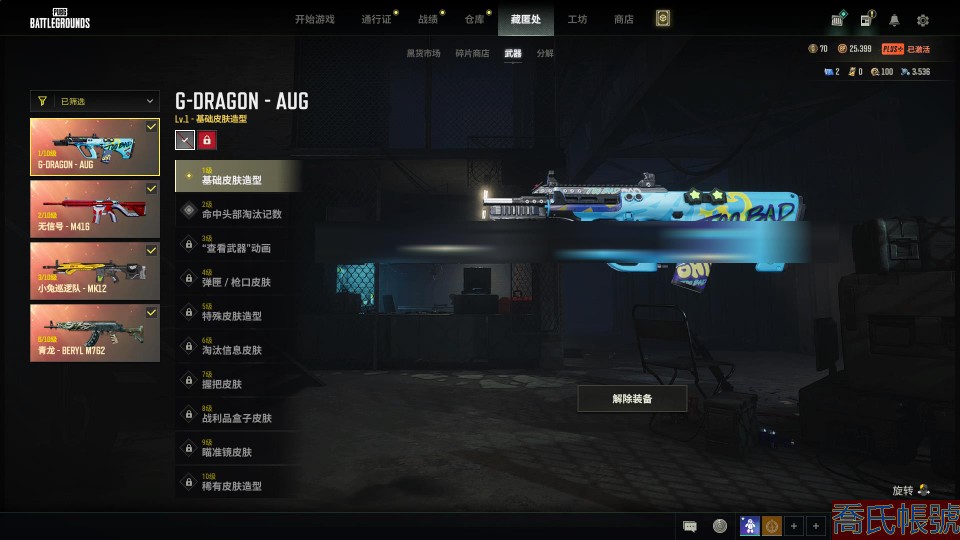Viewport: 960px width, 540px height.
Task: Switch to the 黑货市场 sub-tab
Action: [x=423, y=53]
